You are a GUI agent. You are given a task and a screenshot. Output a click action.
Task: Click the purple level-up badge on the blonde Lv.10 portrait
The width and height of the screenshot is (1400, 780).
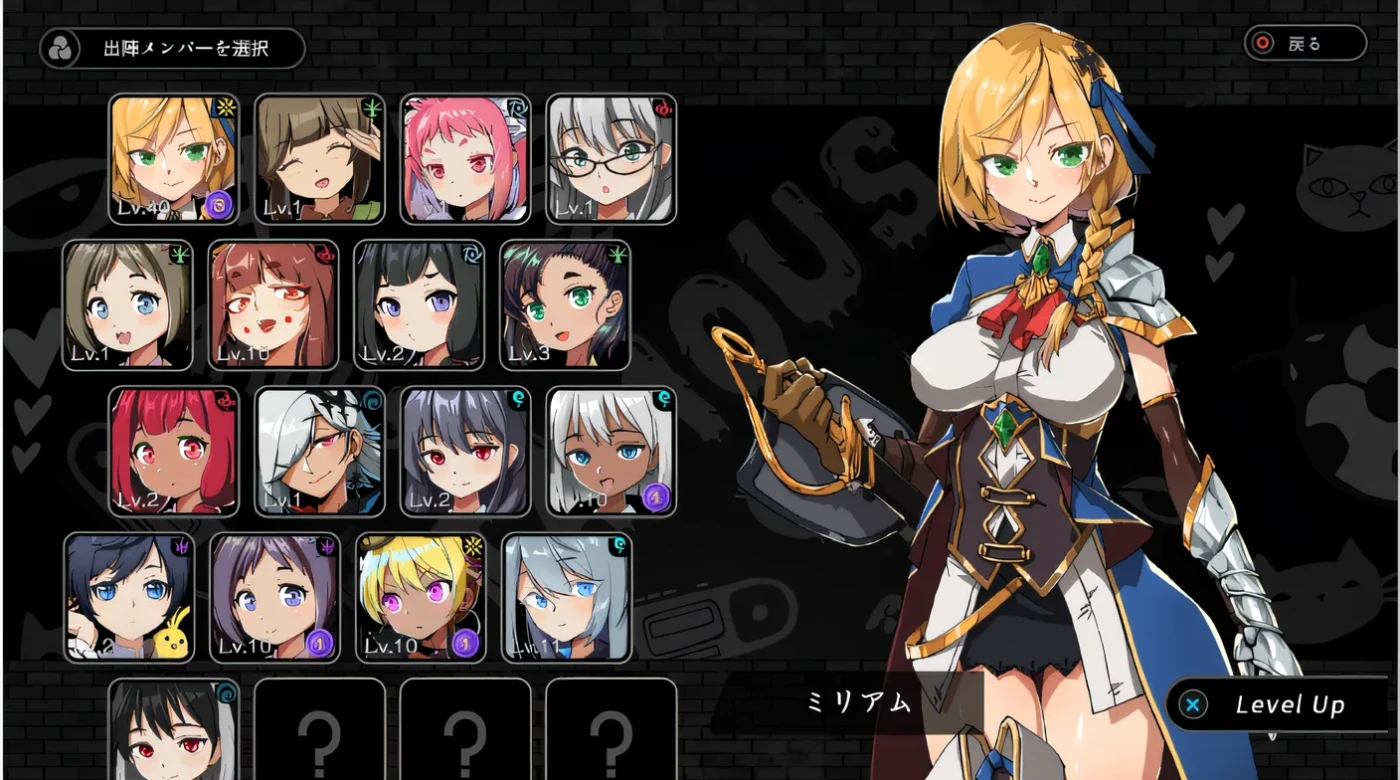[x=467, y=642]
